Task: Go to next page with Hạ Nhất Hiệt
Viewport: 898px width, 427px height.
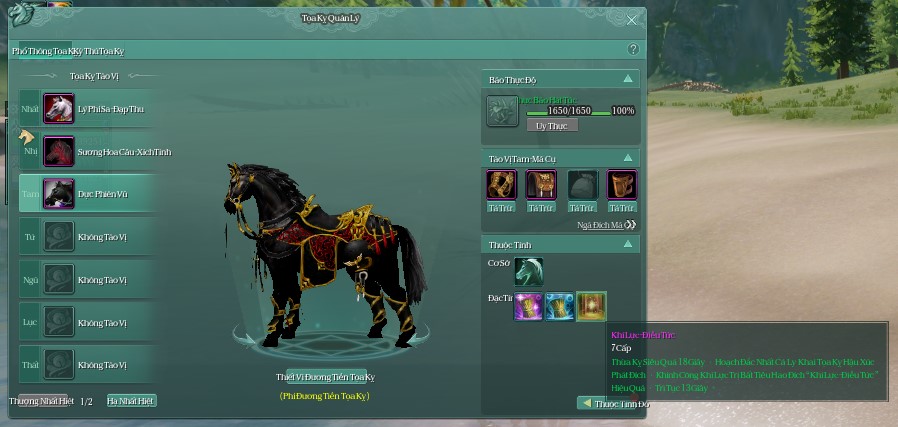Action: 131,401
